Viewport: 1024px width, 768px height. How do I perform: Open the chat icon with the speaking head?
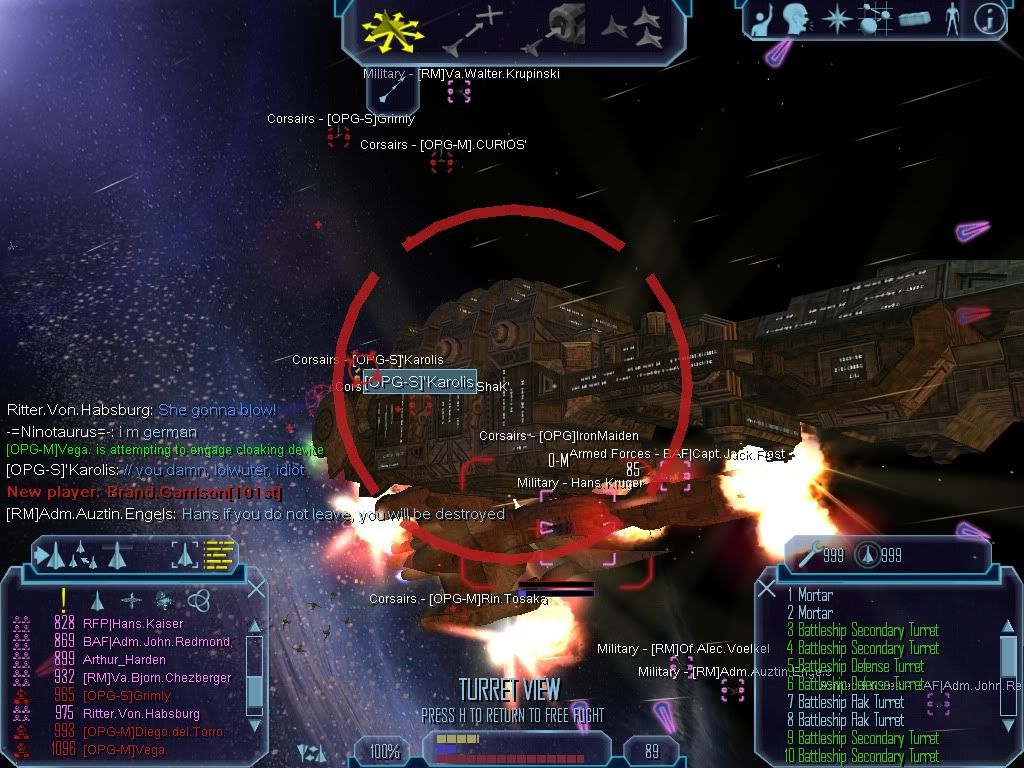click(795, 20)
